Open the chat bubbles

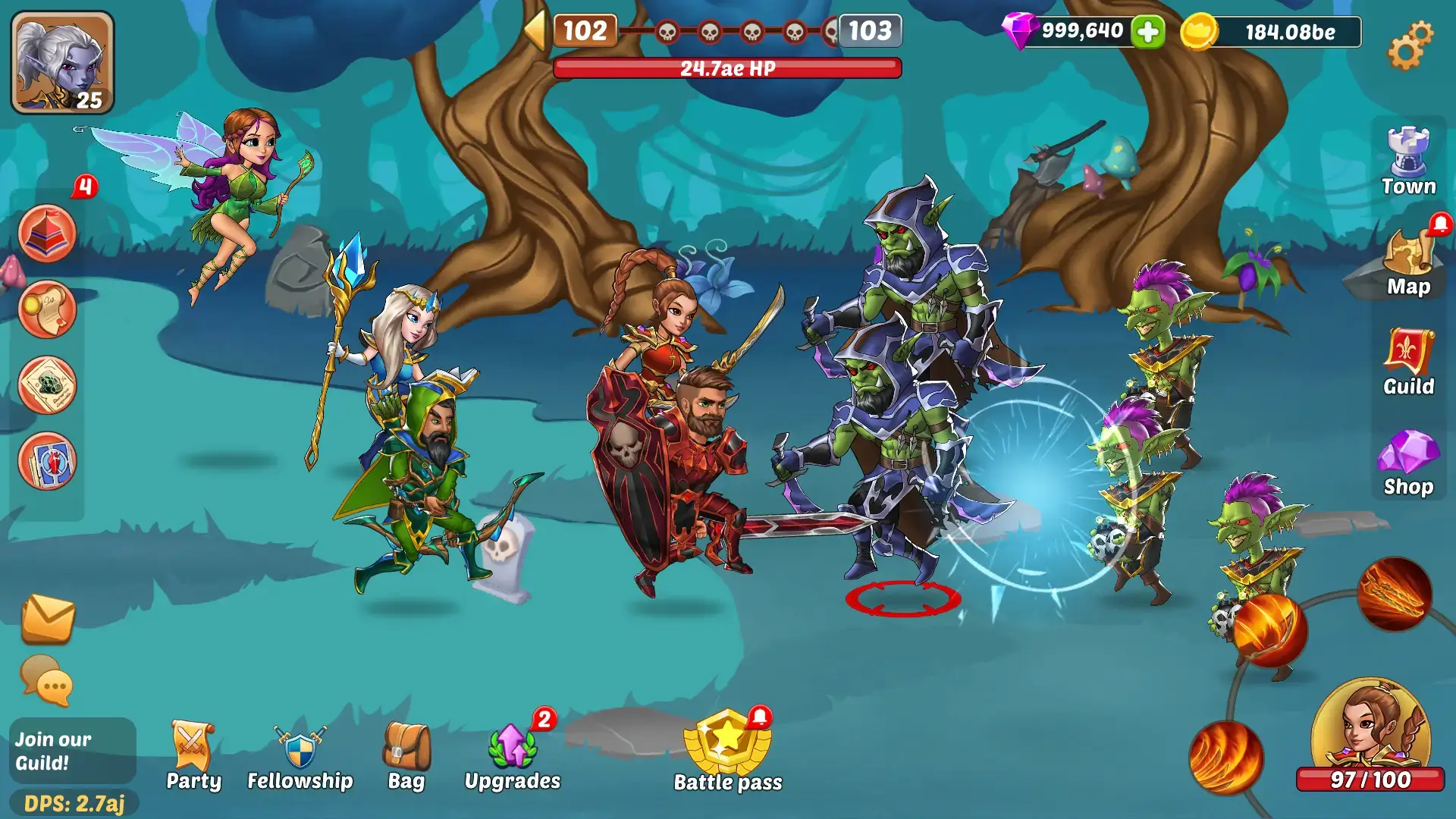47,679
